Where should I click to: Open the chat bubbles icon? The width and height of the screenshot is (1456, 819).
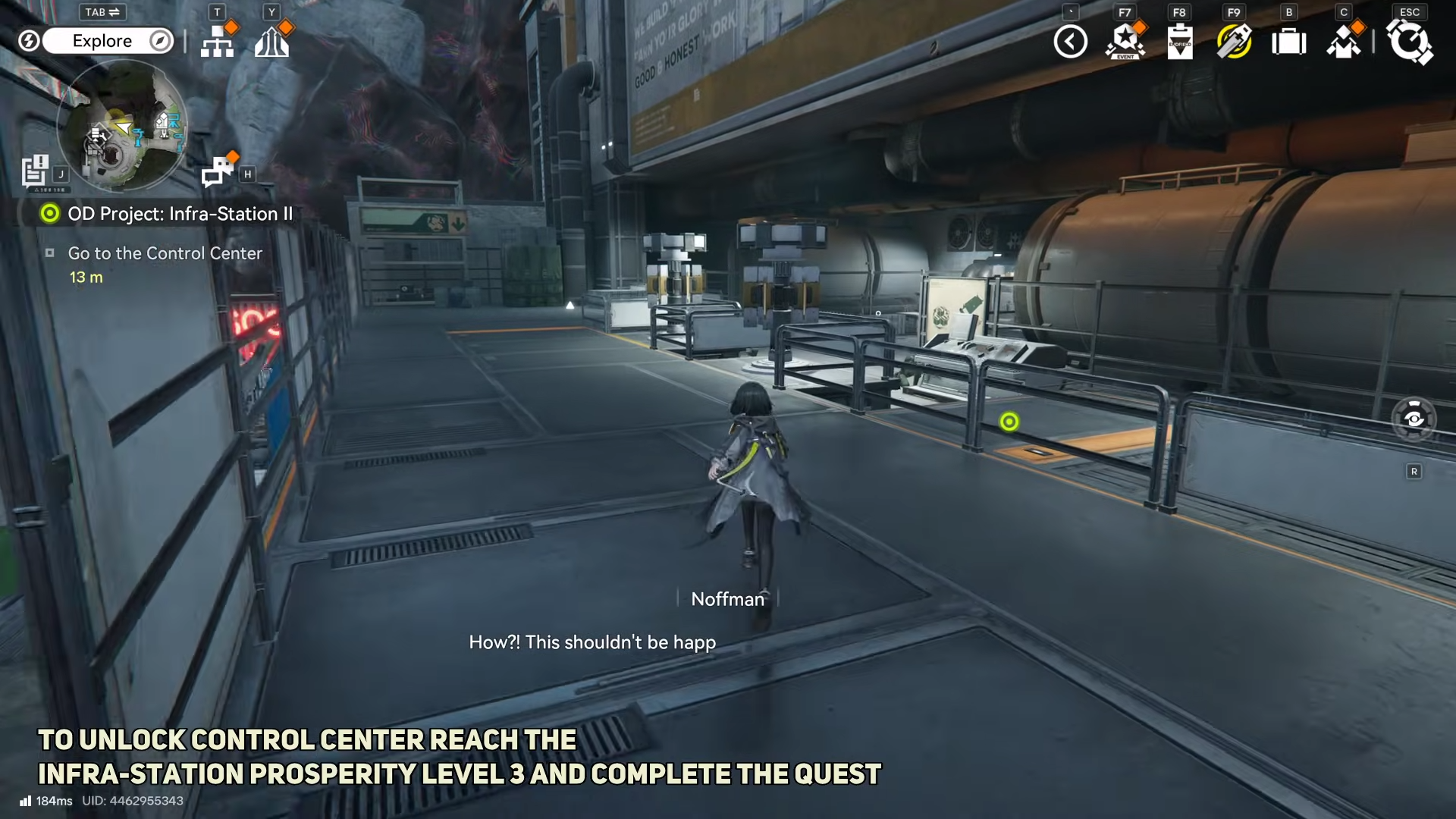218,171
